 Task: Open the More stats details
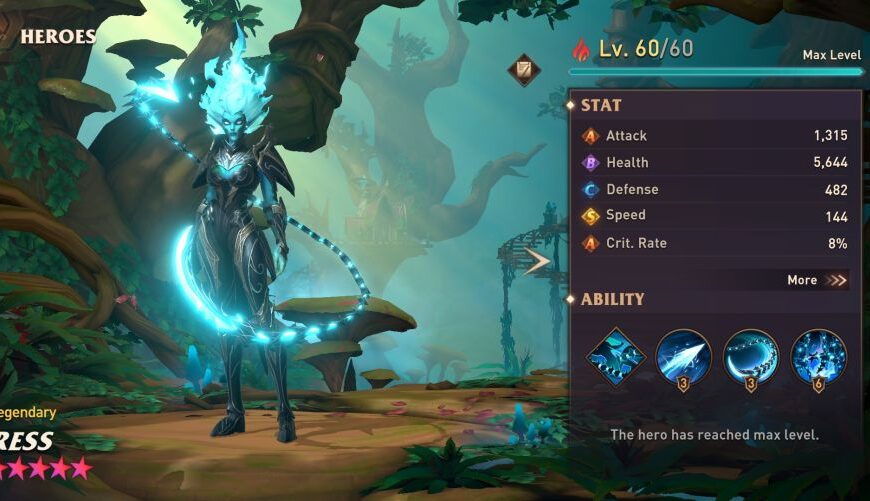[x=816, y=280]
